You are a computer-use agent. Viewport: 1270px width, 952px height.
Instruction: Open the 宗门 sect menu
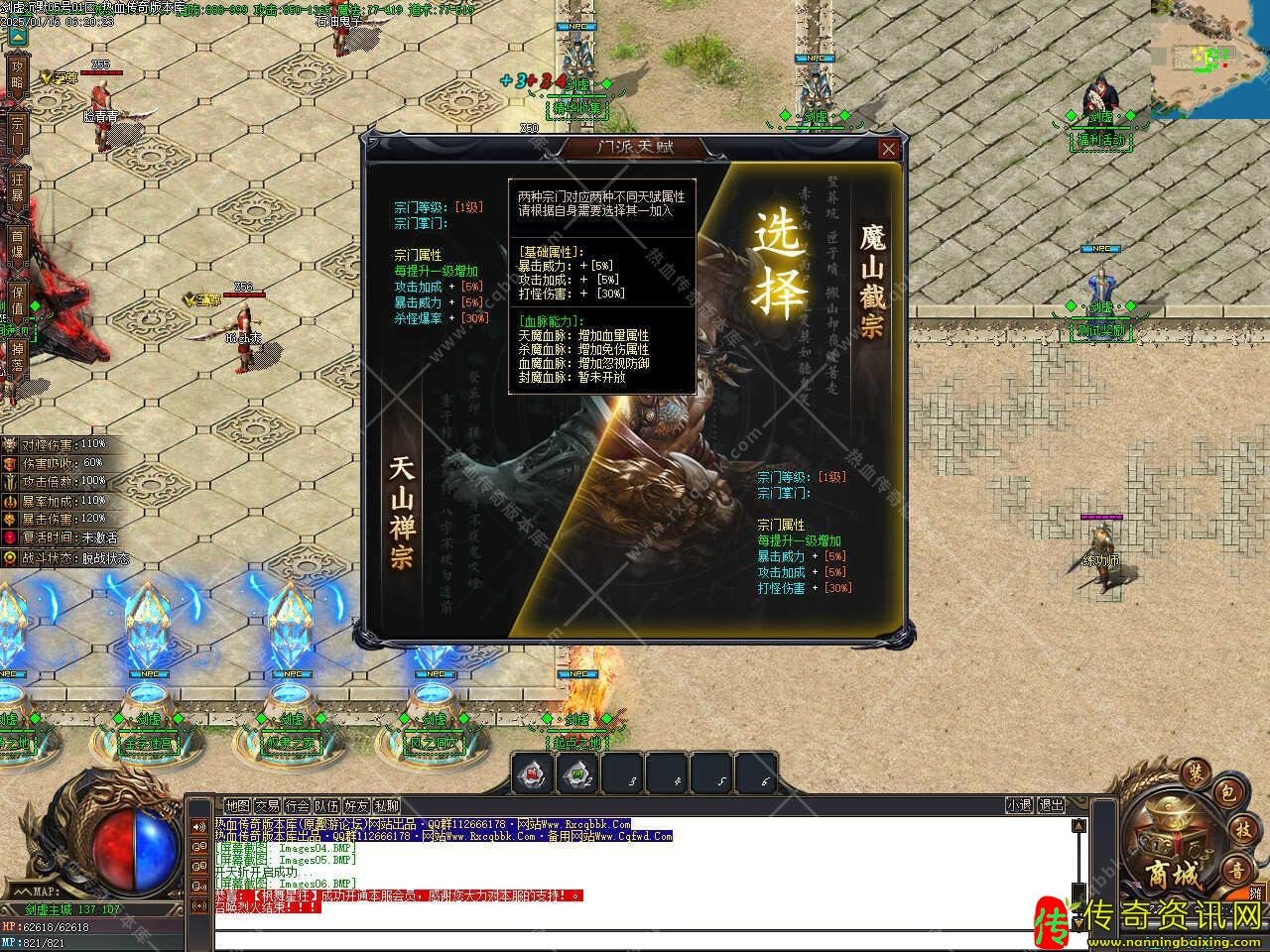click(x=17, y=131)
